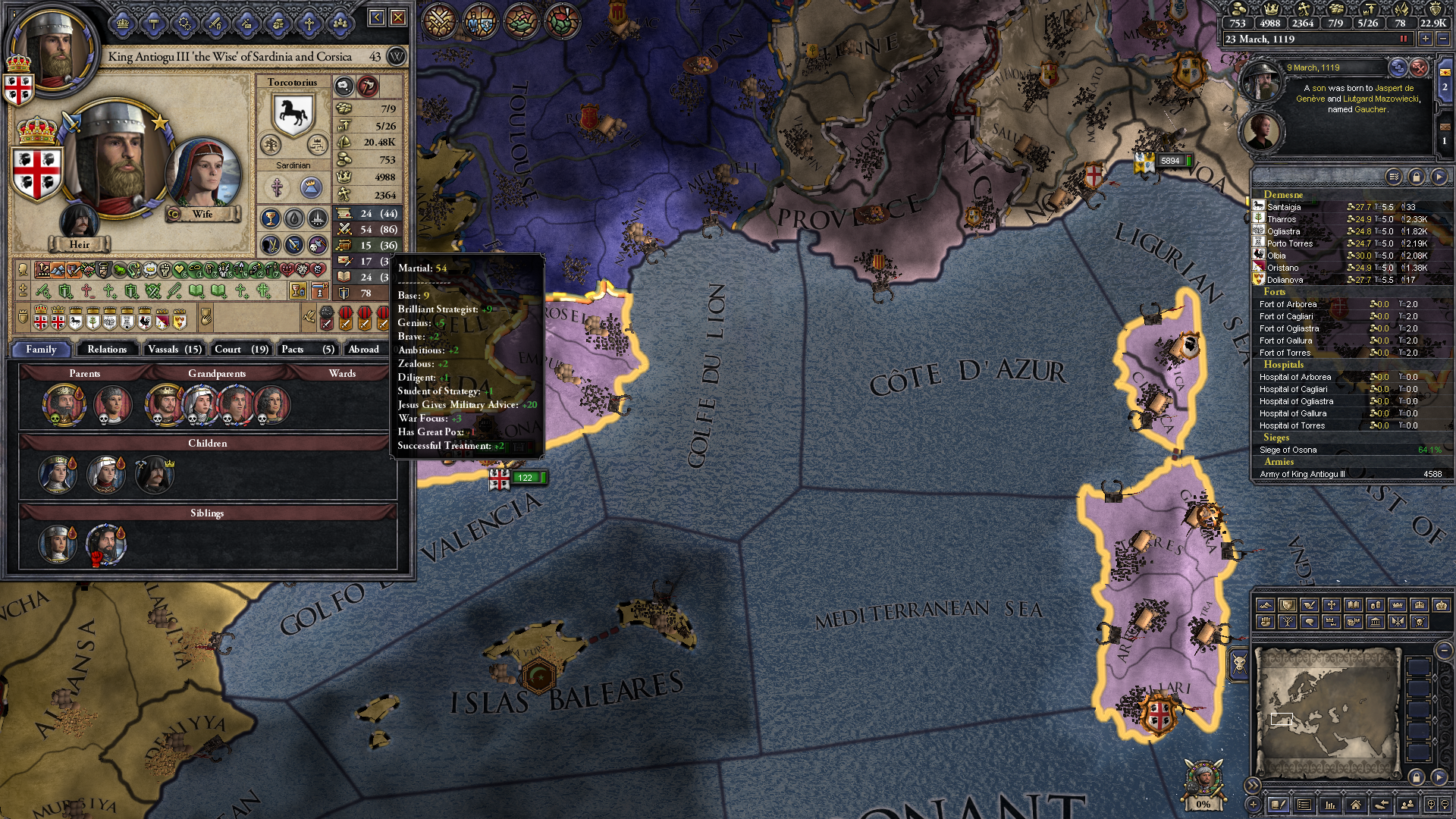The width and height of the screenshot is (1456, 819).
Task: Select Army of King Antiogu III
Action: [1302, 474]
